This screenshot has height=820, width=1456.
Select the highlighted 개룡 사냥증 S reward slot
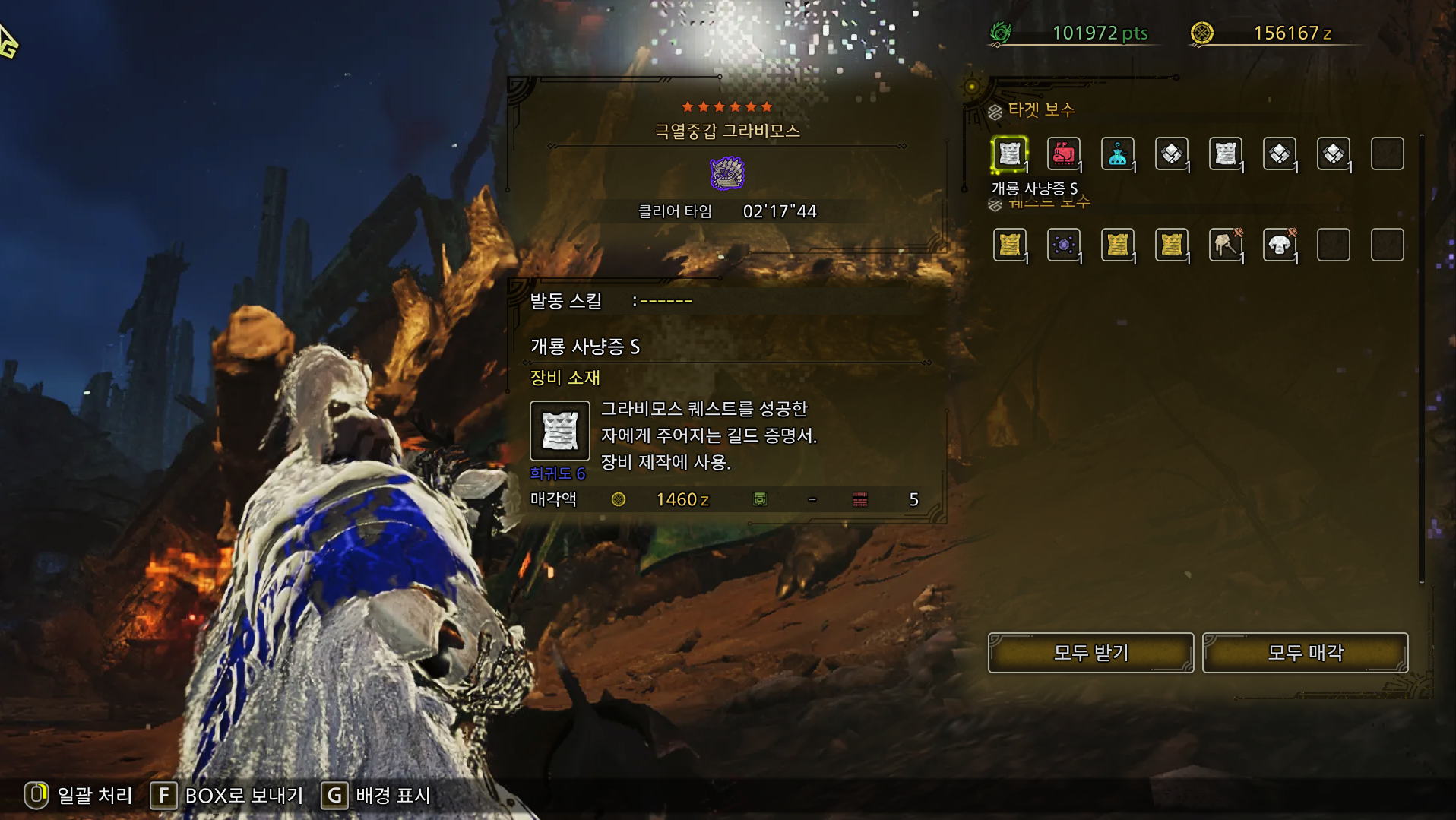tap(1009, 154)
